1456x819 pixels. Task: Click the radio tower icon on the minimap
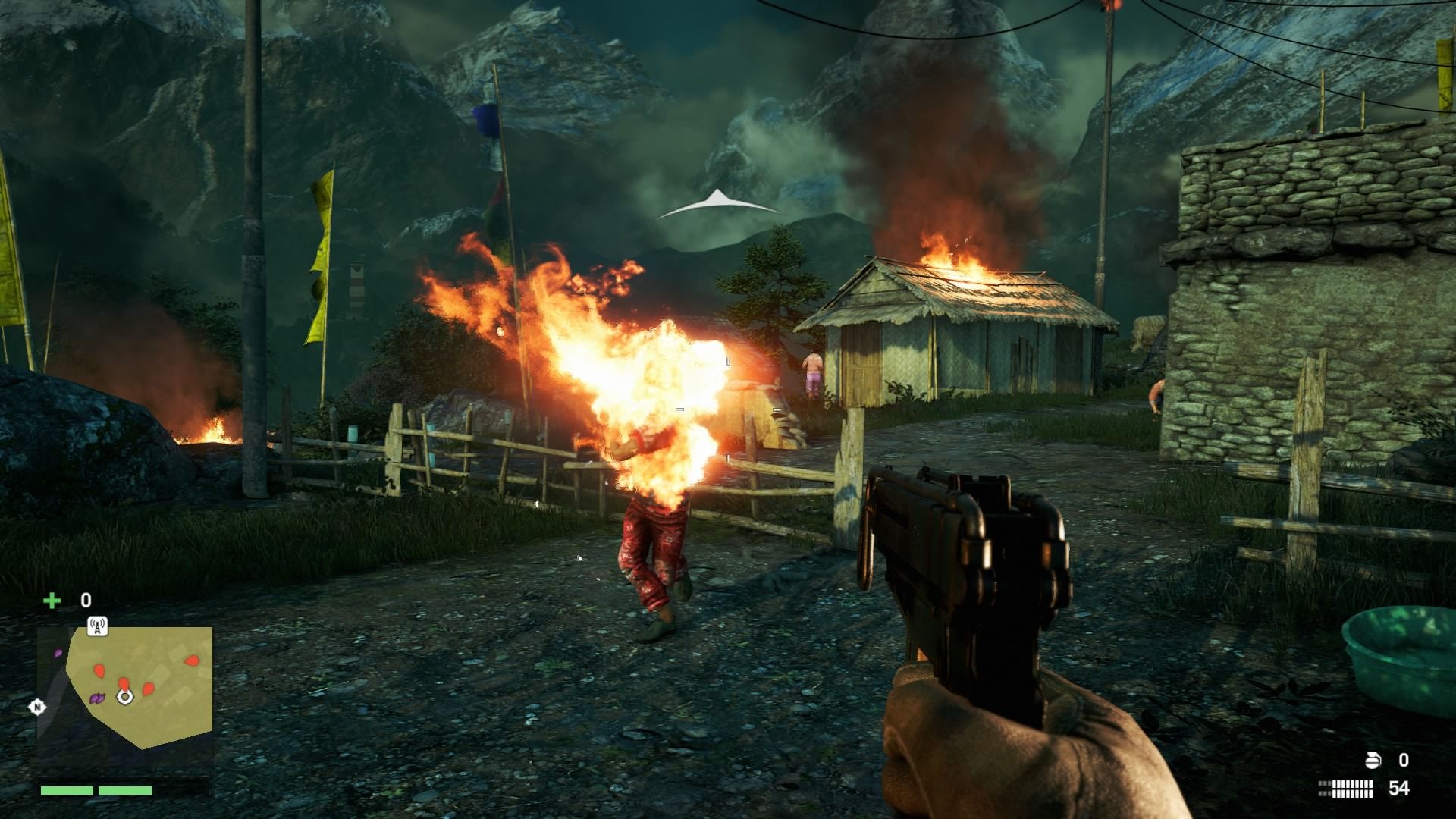[97, 626]
